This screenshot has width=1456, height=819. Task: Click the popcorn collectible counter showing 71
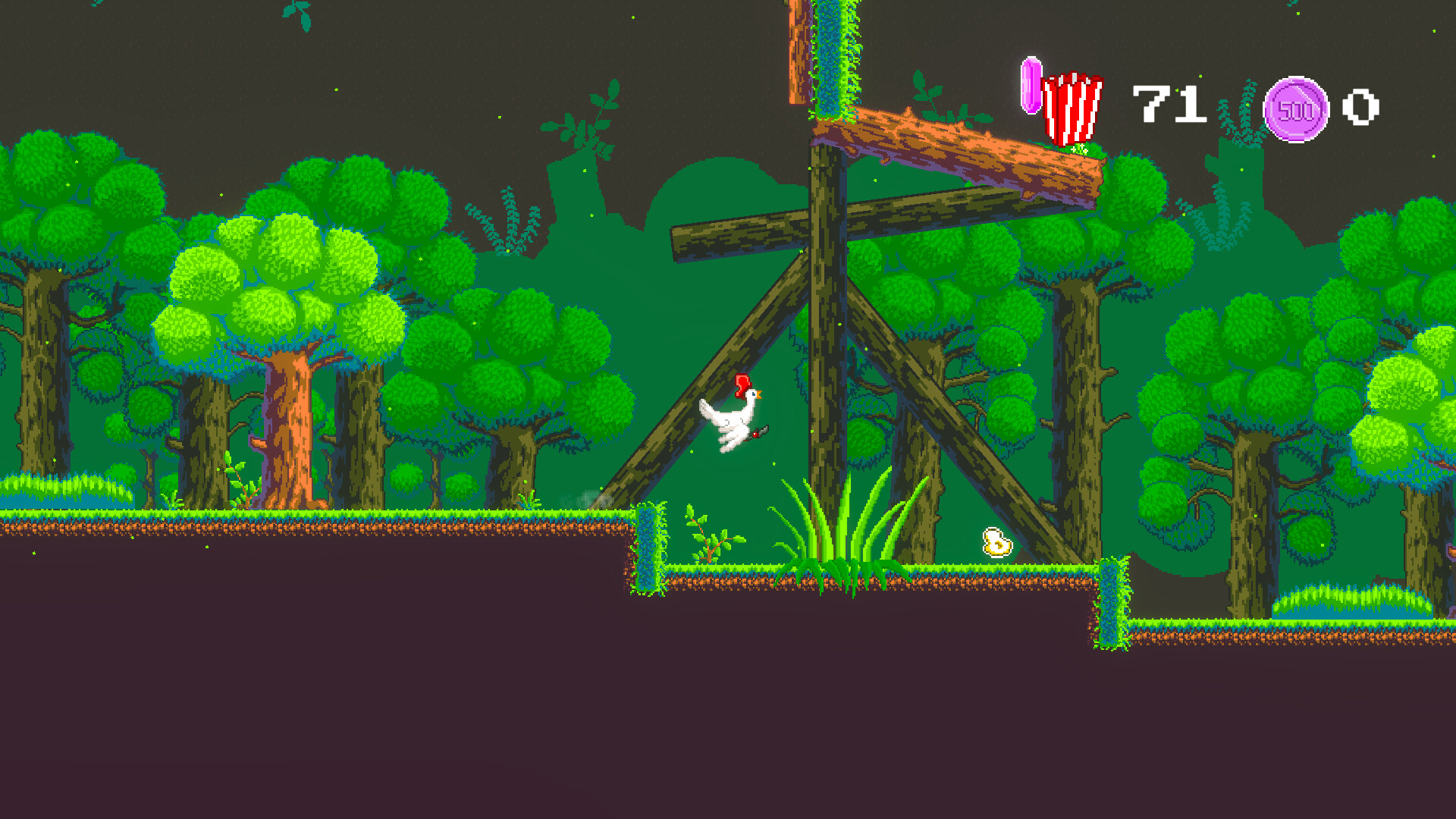click(1169, 105)
